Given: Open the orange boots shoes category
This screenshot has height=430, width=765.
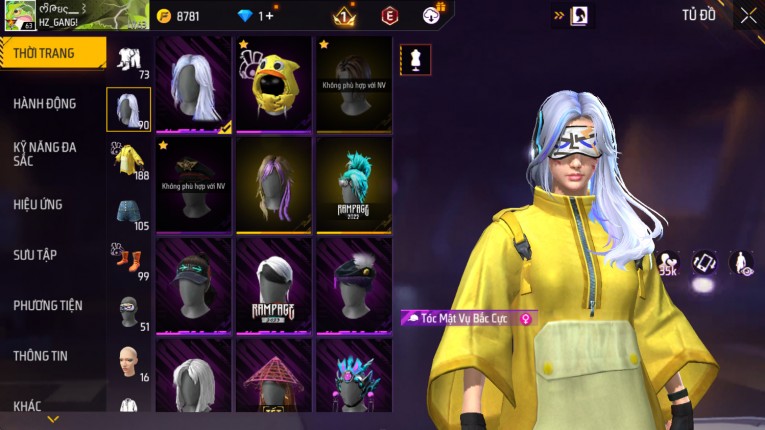Looking at the screenshot, I should (129, 261).
